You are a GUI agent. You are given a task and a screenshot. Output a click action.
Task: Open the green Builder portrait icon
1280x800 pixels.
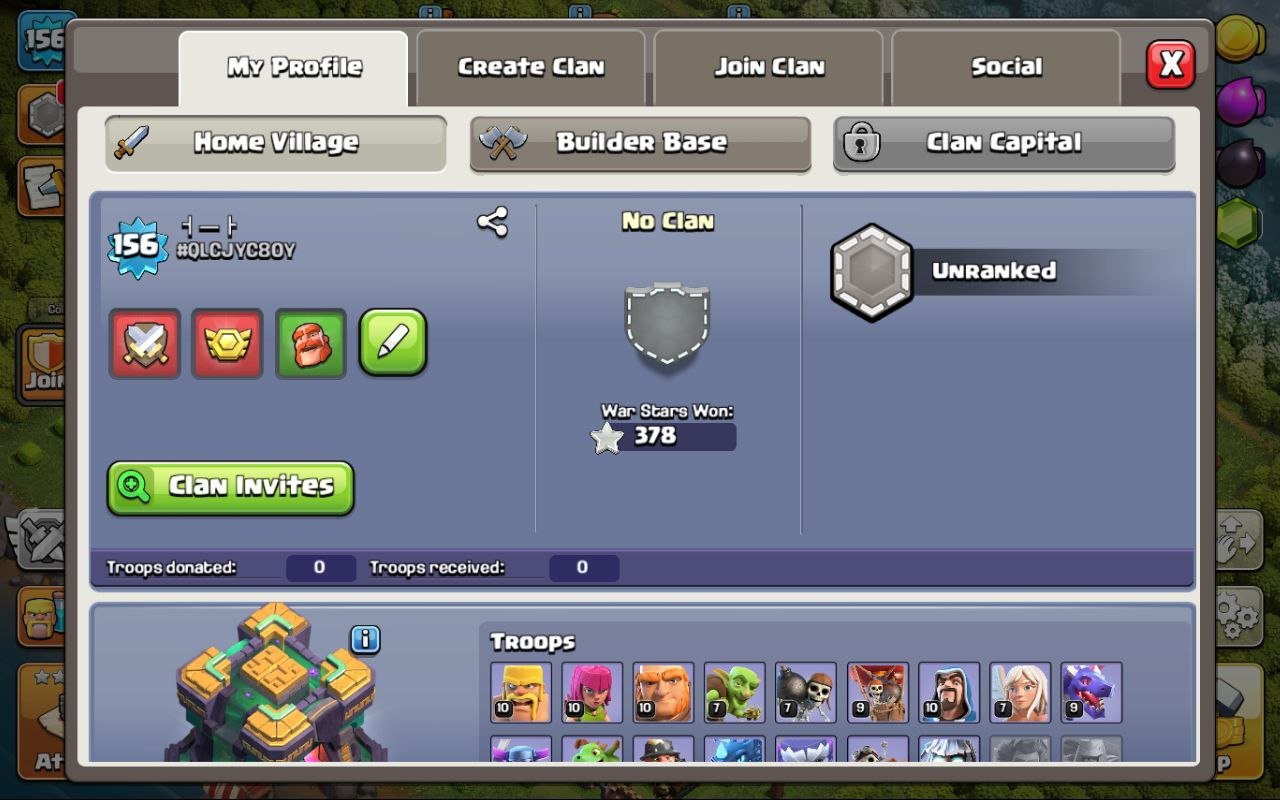tap(310, 342)
